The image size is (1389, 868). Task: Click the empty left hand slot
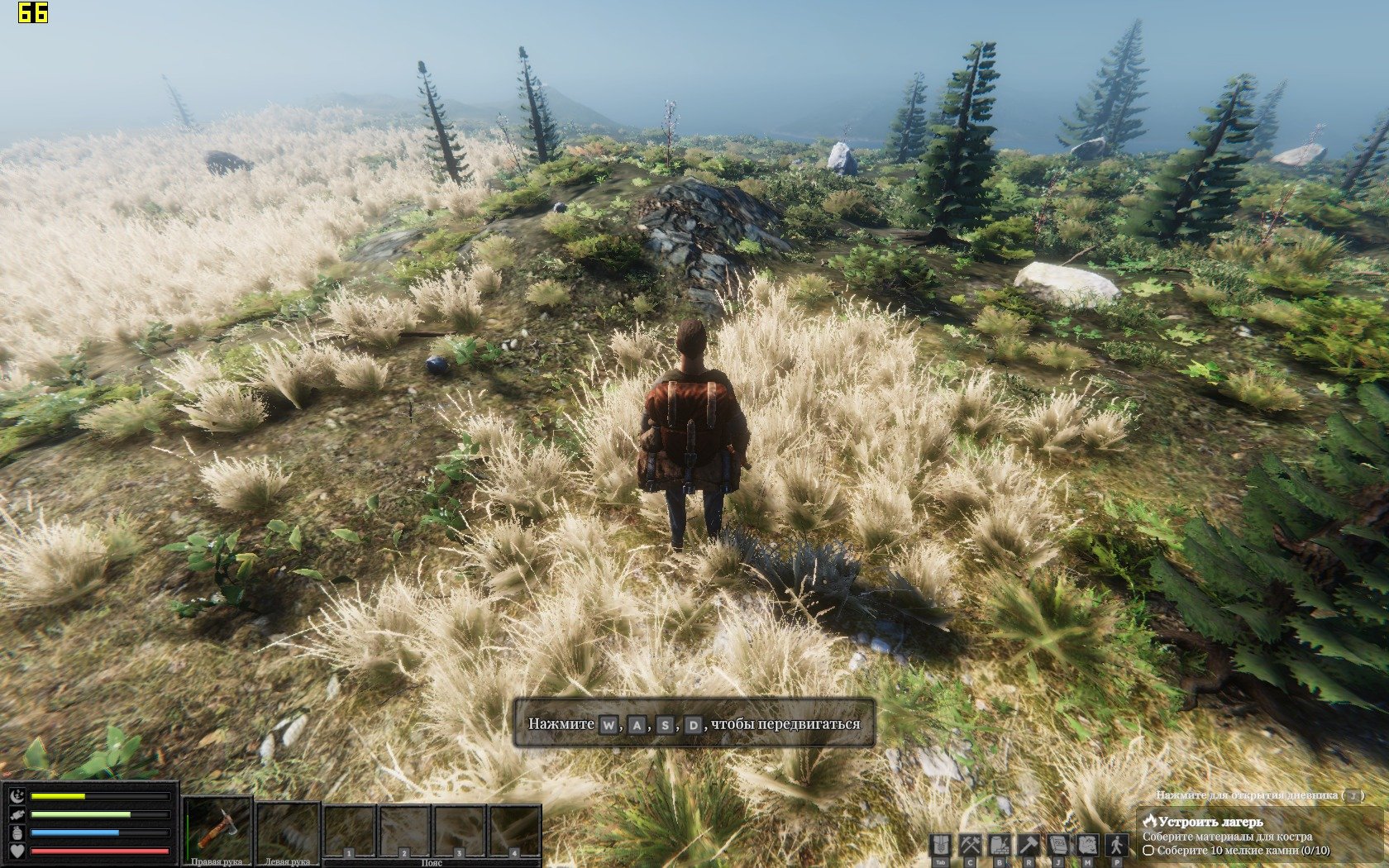tap(287, 829)
